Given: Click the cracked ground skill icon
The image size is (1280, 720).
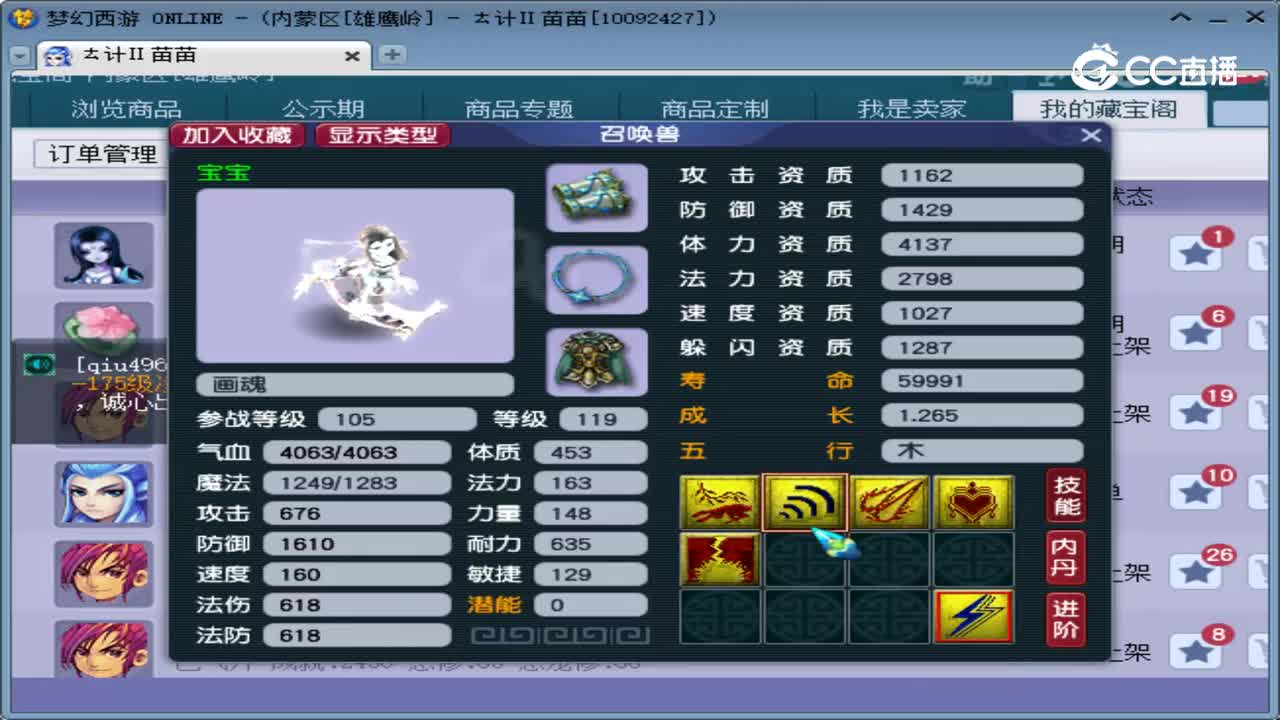Looking at the screenshot, I should [x=720, y=560].
